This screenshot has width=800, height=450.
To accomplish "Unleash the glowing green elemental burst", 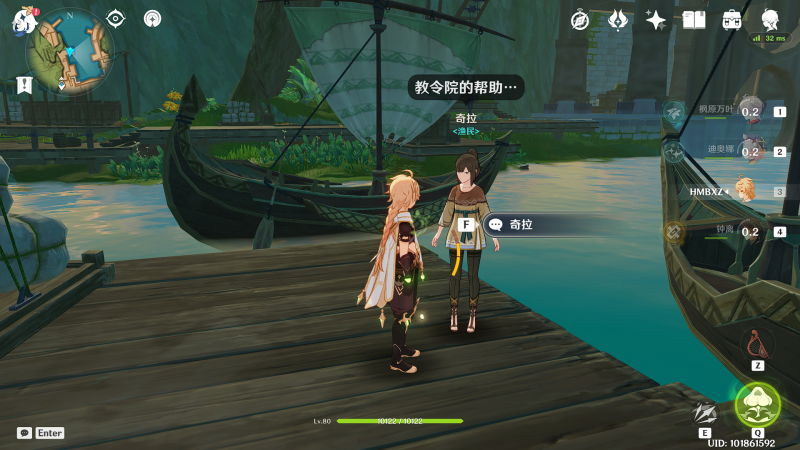I will pyautogui.click(x=757, y=405).
